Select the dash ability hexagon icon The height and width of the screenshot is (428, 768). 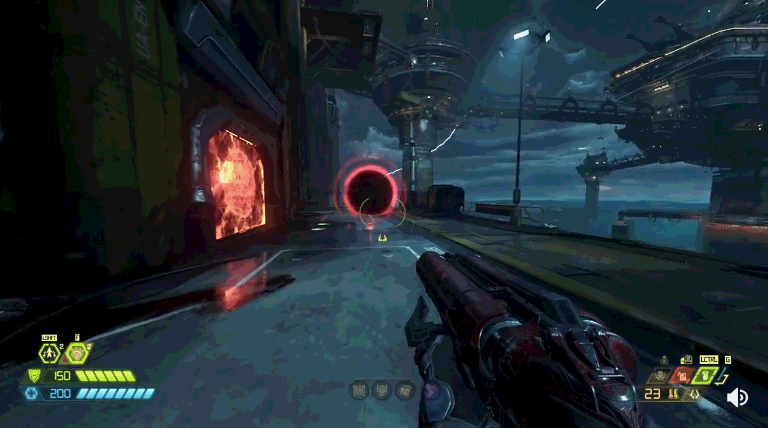(49, 353)
